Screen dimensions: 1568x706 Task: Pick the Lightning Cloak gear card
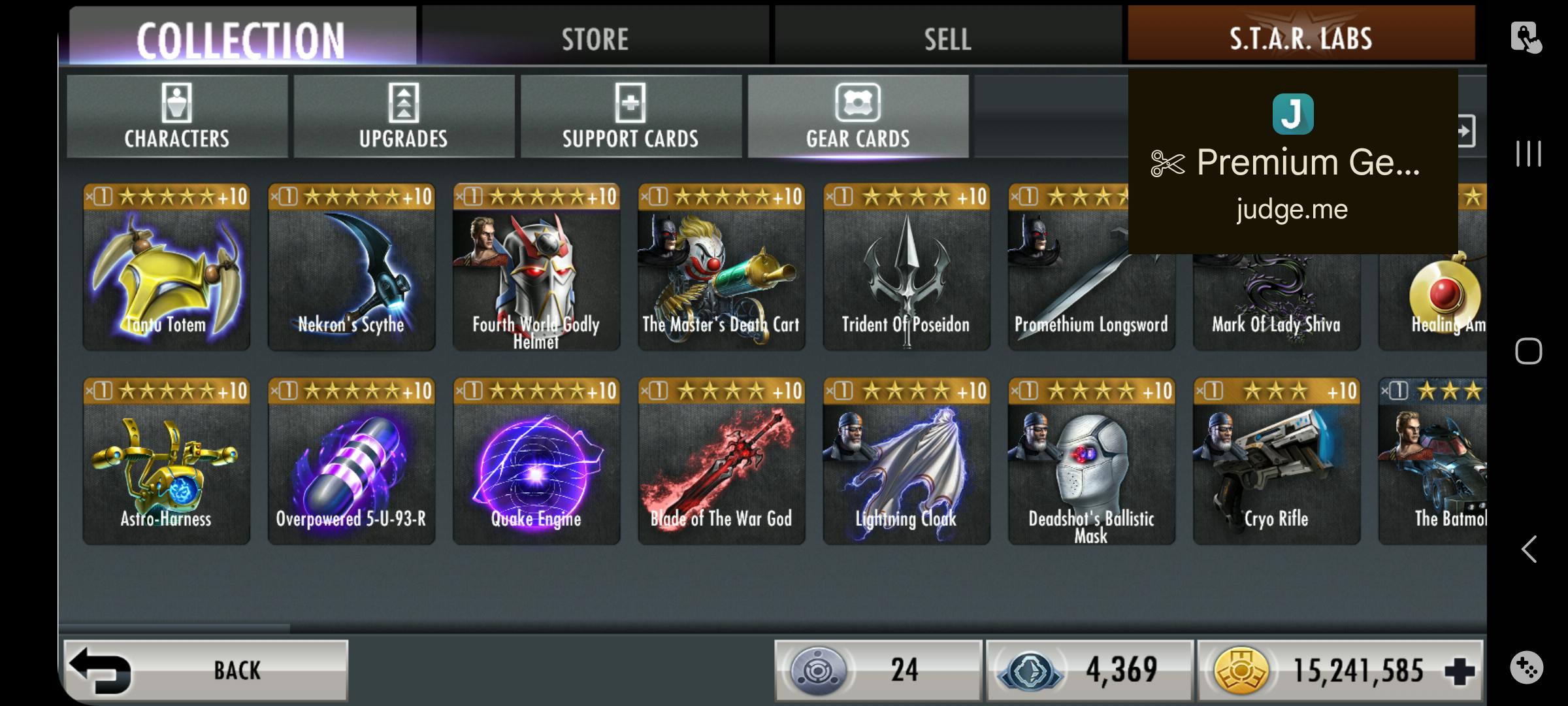(x=906, y=462)
